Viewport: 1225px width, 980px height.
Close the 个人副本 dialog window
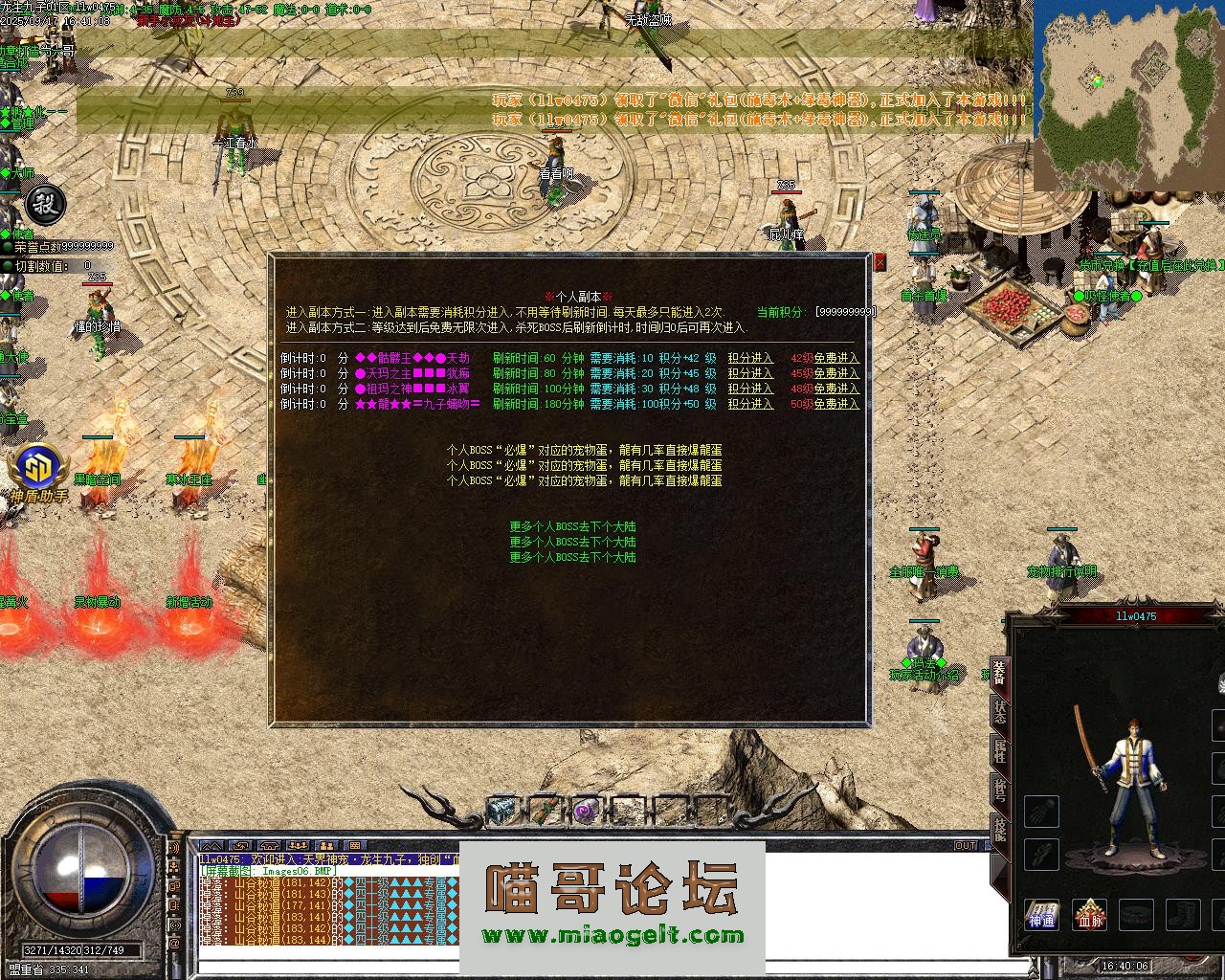click(880, 261)
